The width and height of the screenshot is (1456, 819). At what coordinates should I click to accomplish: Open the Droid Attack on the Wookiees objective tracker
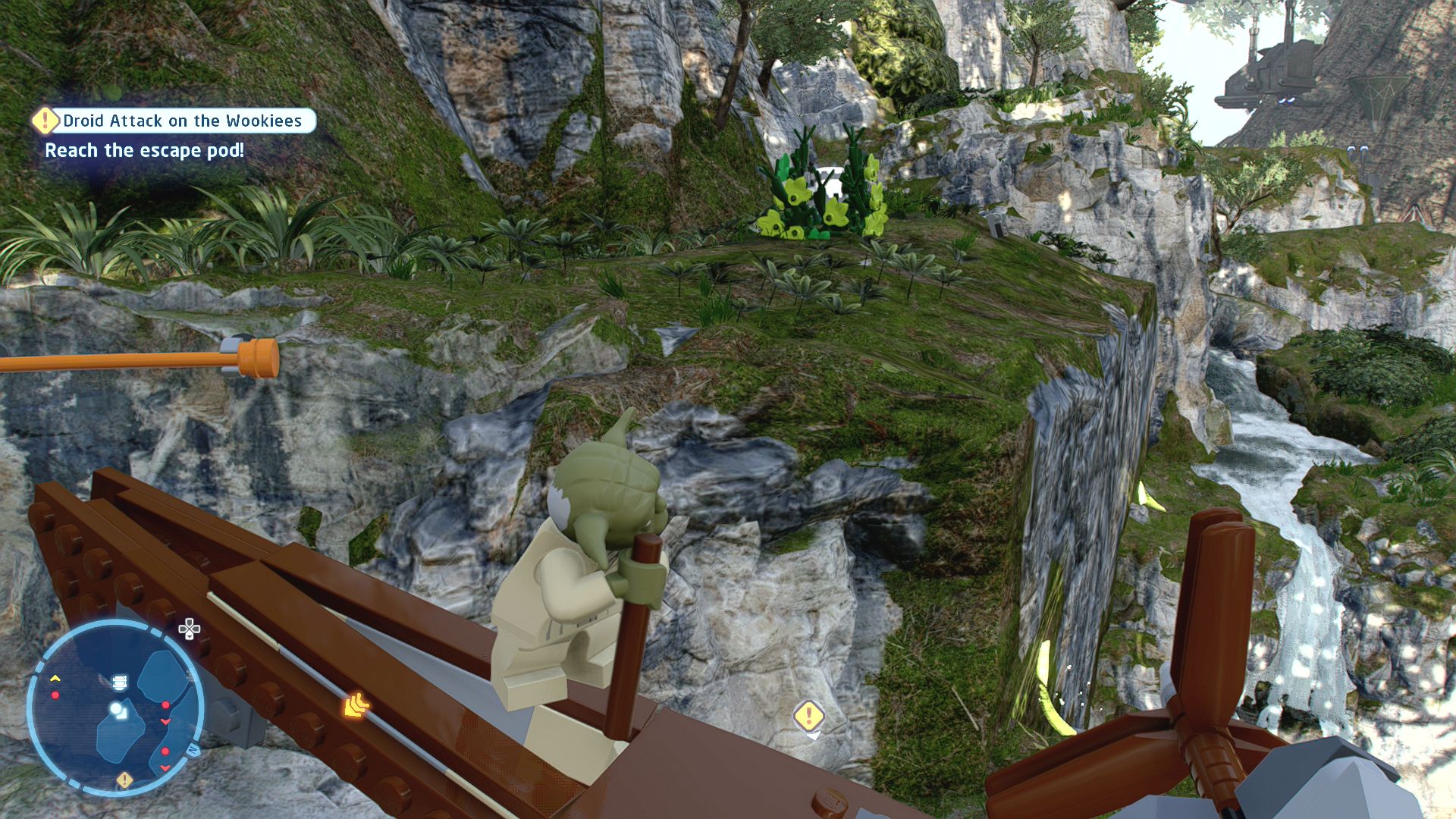tap(182, 121)
